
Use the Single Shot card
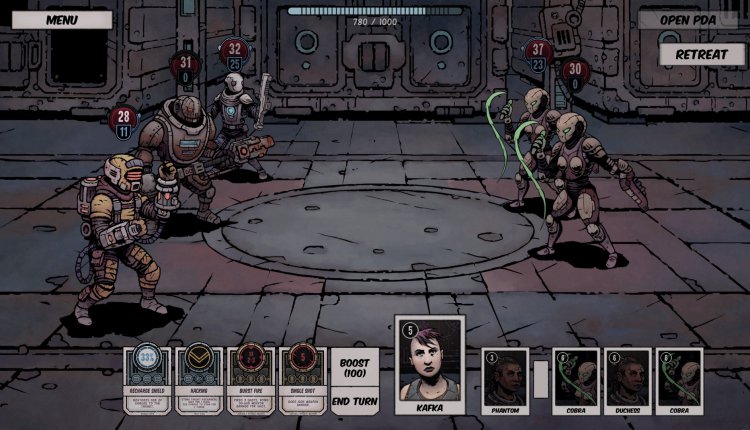(x=301, y=380)
